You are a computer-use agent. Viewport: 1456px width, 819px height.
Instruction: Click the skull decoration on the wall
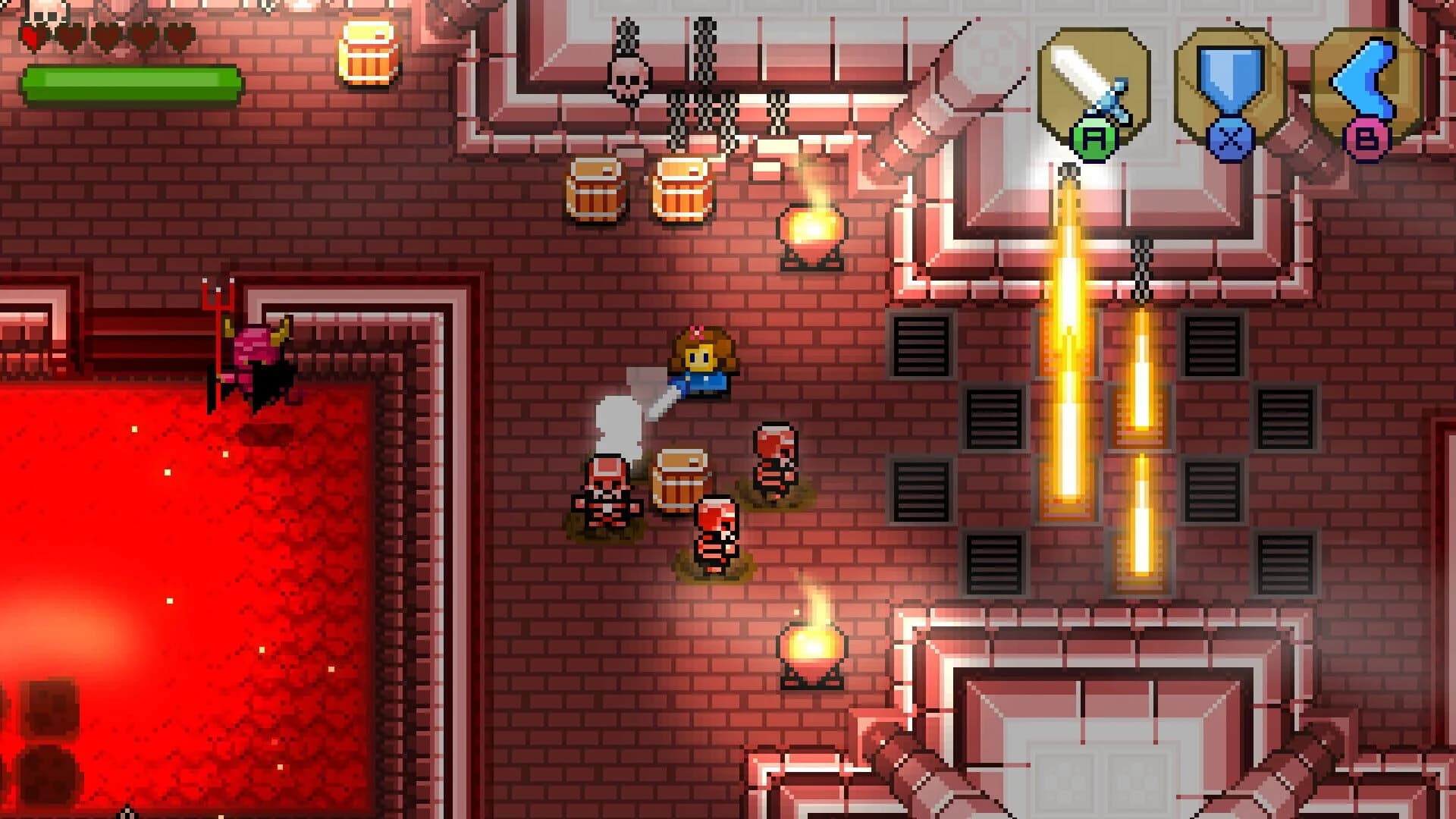tap(626, 76)
